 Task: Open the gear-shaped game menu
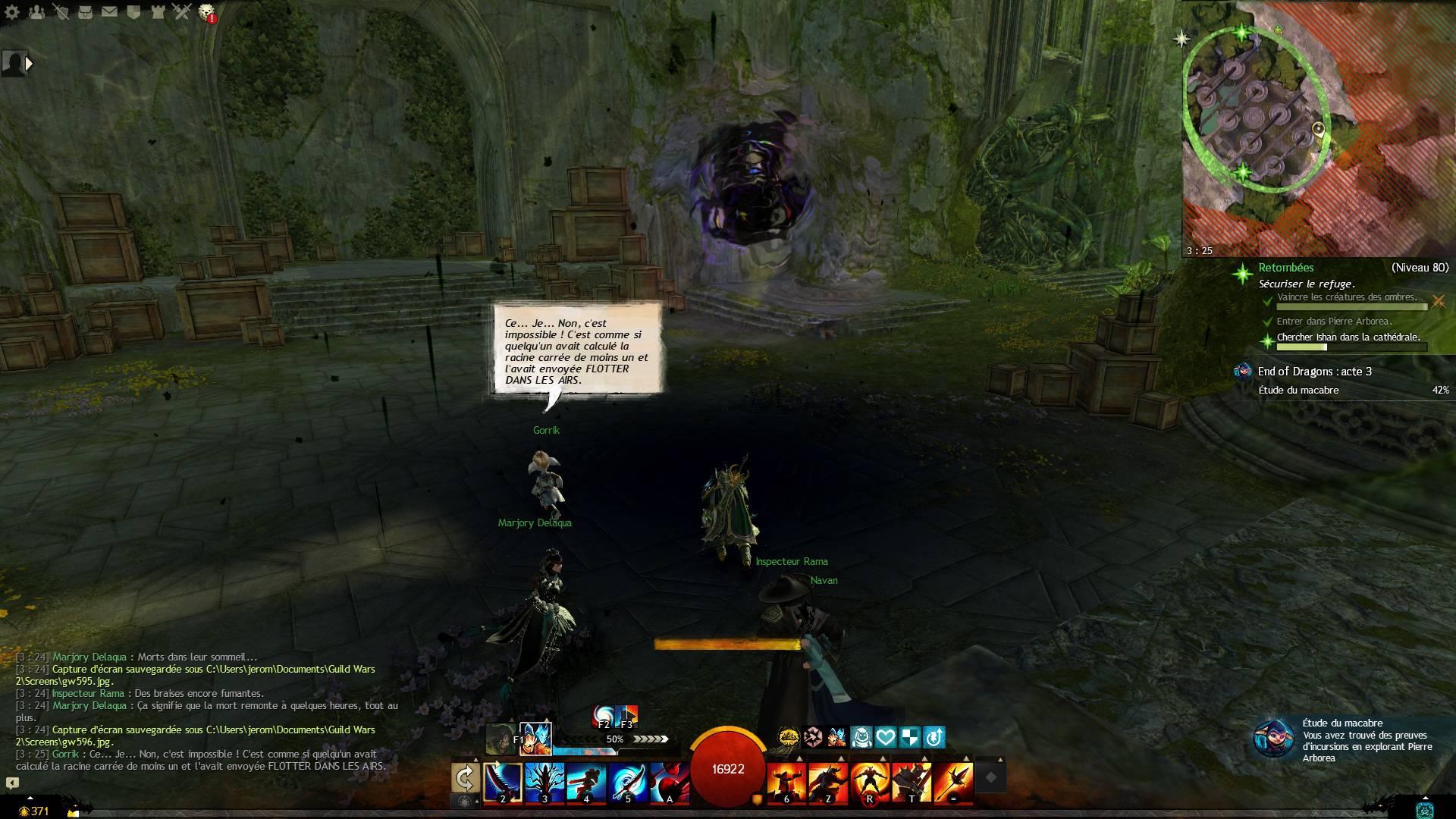point(12,12)
